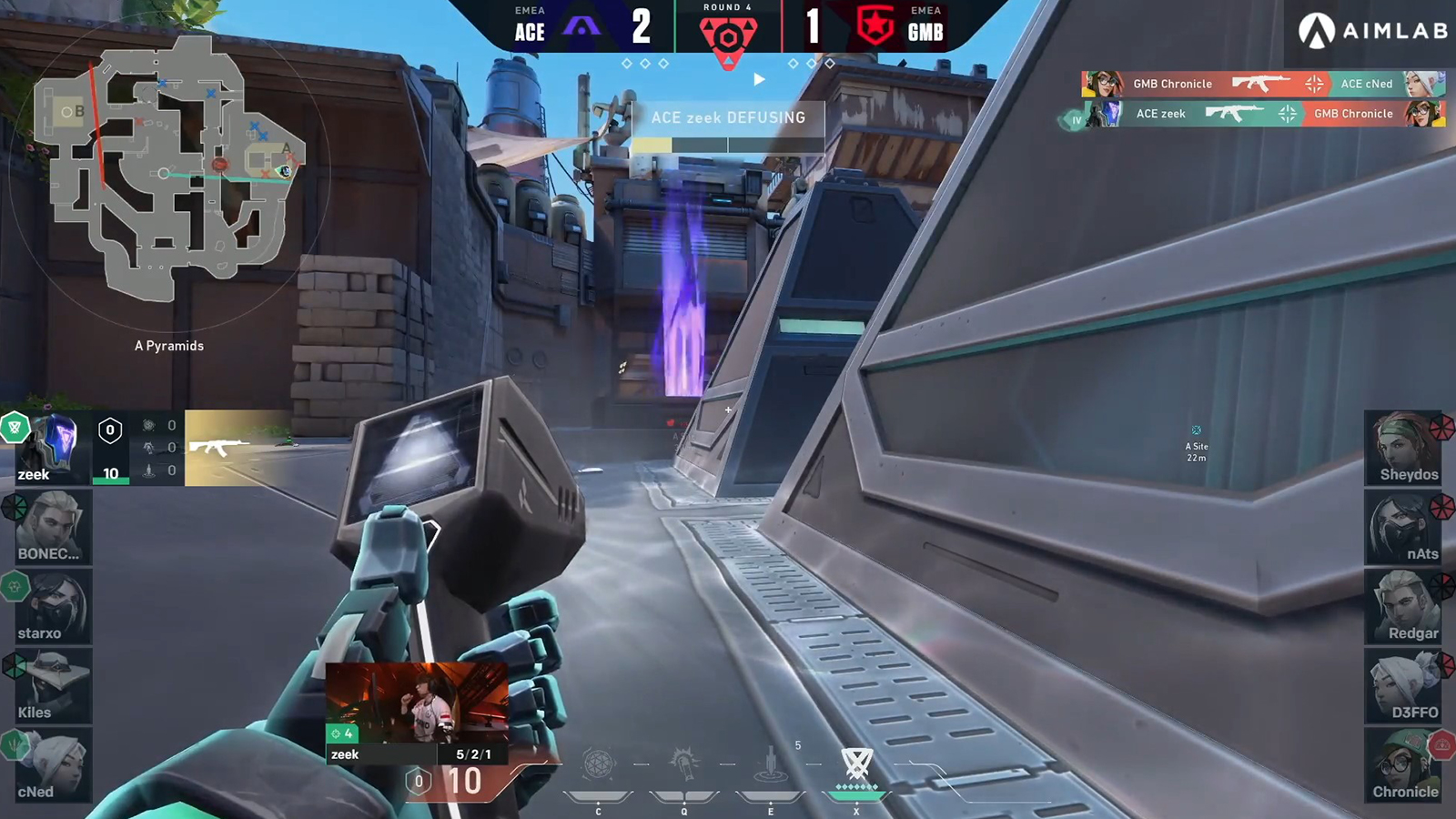The image size is (1456, 819).
Task: Expand the small play arrow below the round indicator
Action: [x=759, y=79]
